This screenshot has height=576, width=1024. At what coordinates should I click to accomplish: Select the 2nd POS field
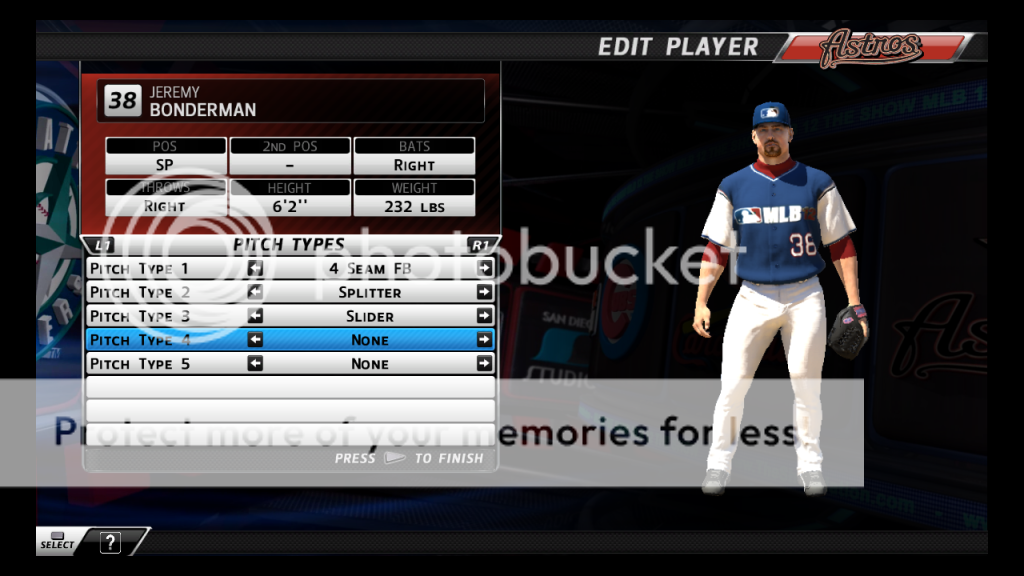point(290,165)
